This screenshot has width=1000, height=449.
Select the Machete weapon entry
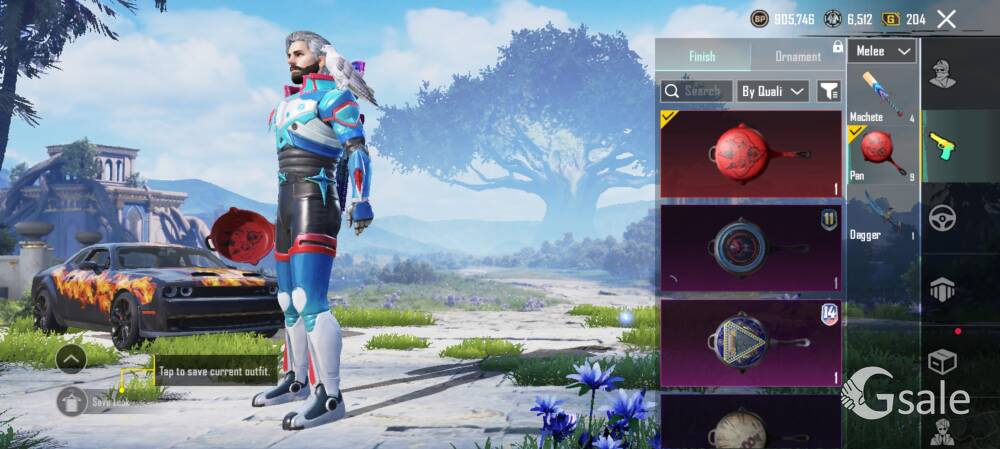882,97
